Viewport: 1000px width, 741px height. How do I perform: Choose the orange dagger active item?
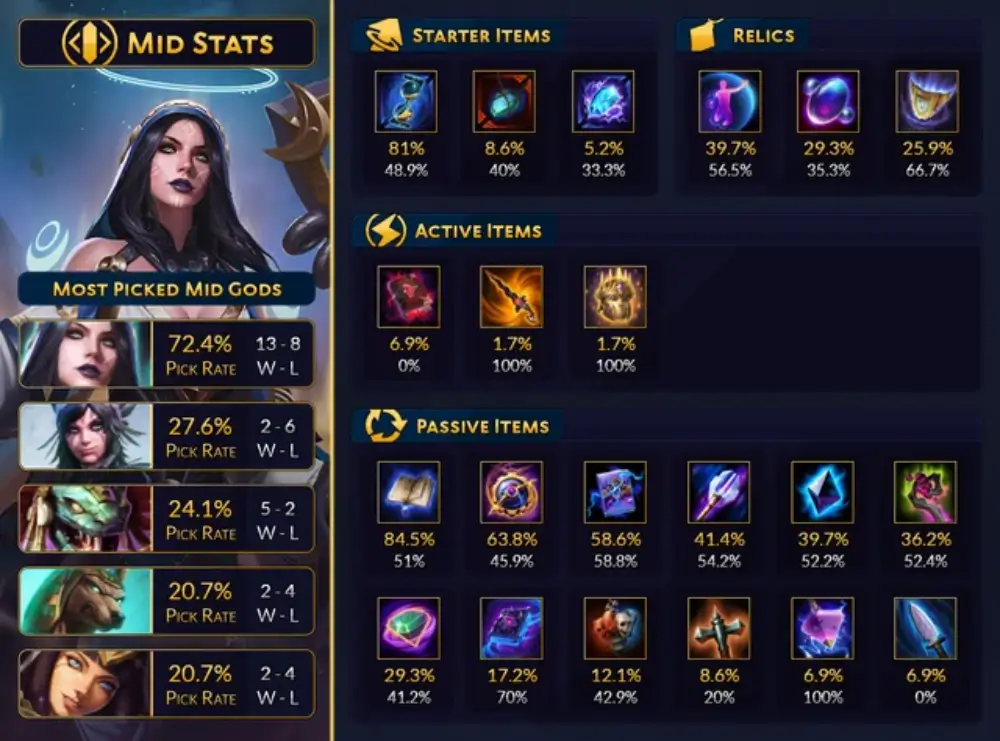pos(512,297)
